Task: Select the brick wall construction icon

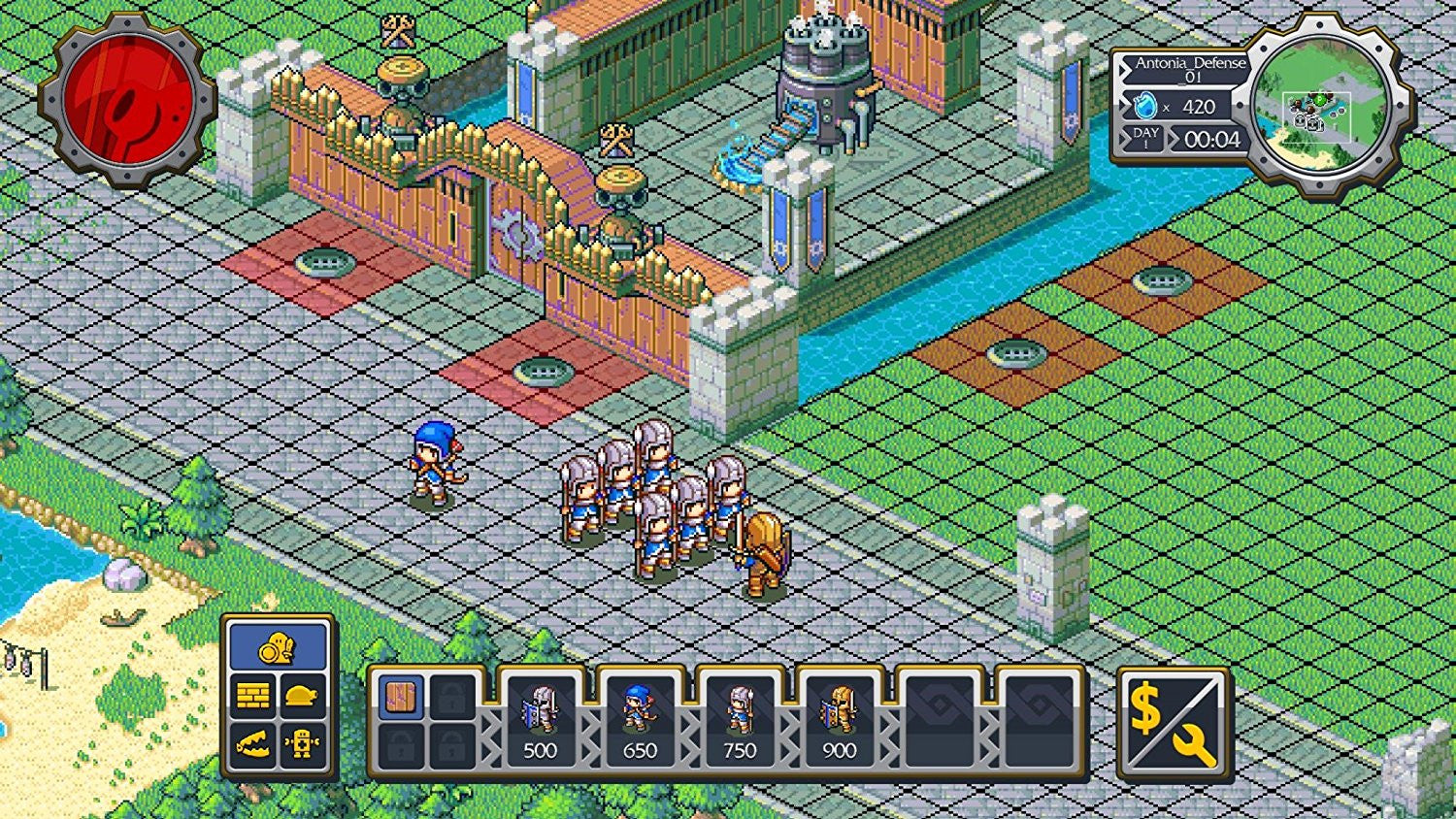Action: pos(252,693)
